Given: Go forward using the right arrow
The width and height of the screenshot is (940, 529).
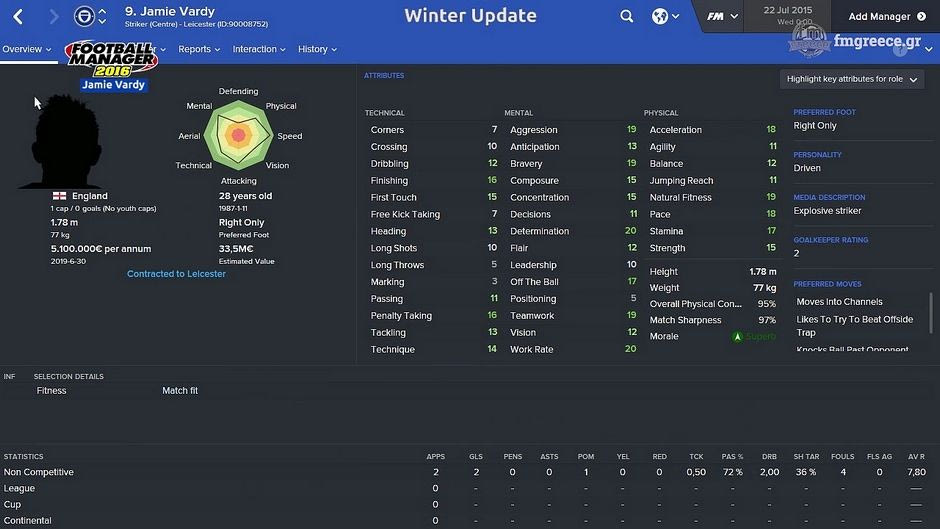Looking at the screenshot, I should [54, 17].
